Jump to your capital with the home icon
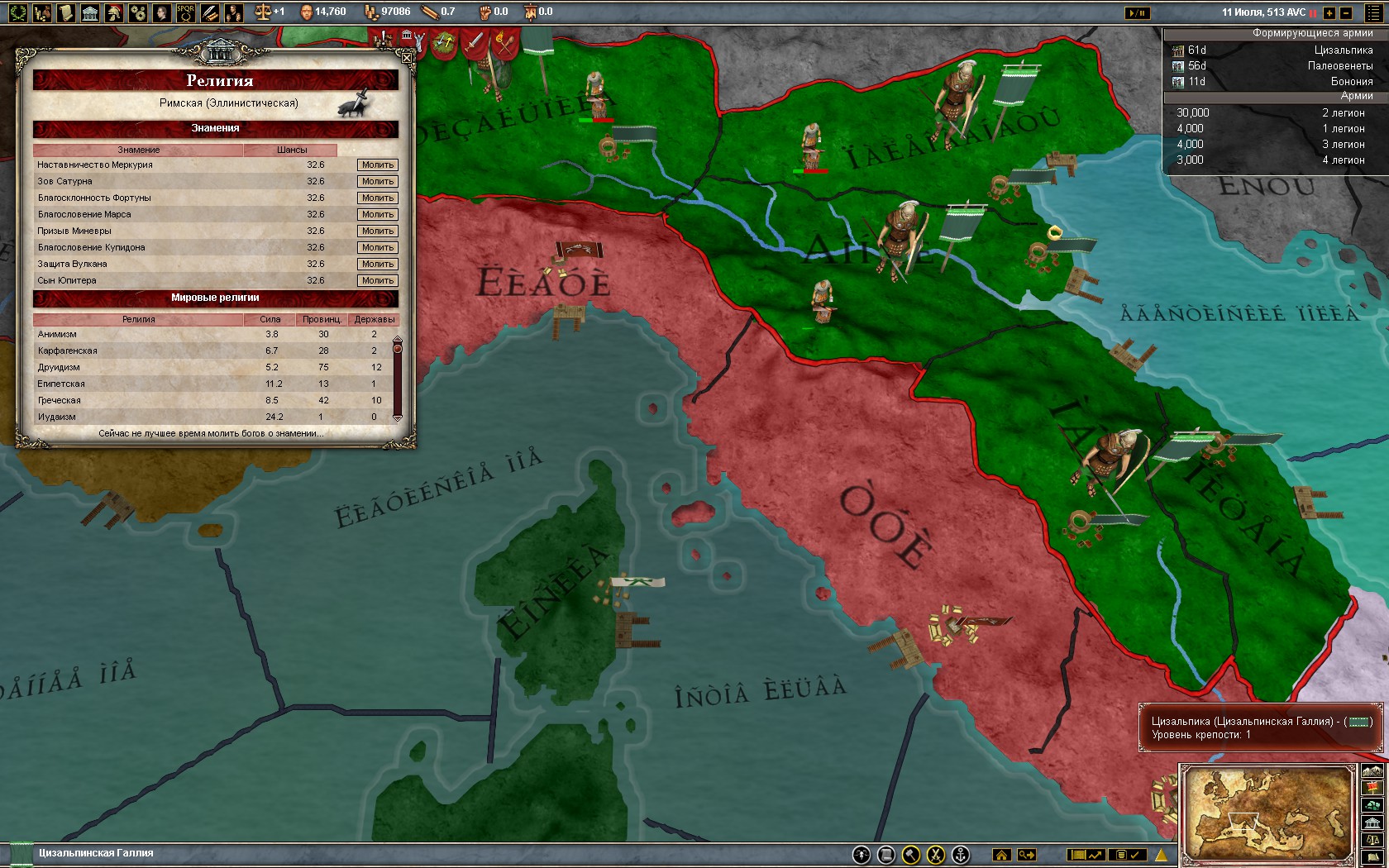 pos(1002,856)
